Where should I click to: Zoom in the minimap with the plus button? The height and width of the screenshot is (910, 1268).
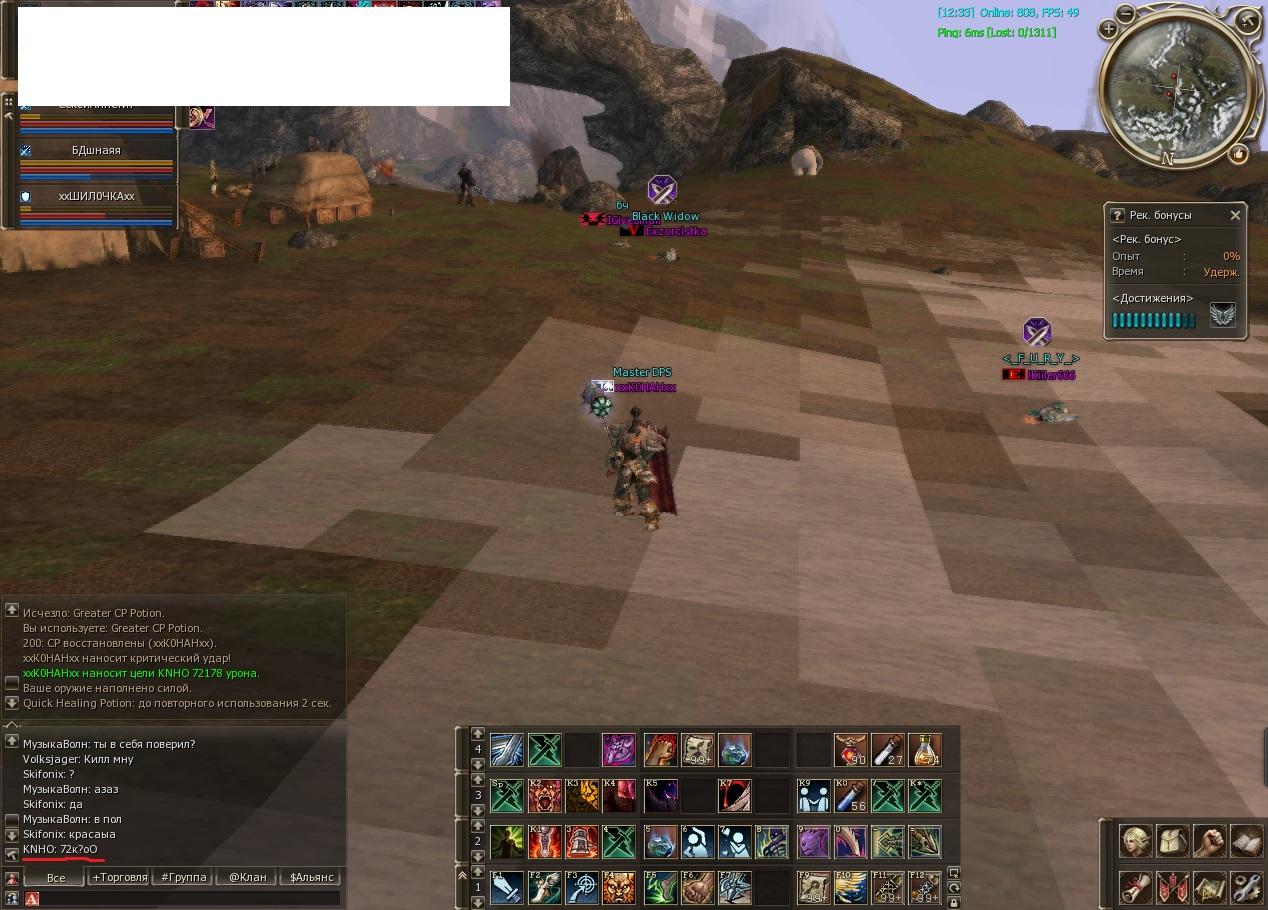(x=1108, y=30)
